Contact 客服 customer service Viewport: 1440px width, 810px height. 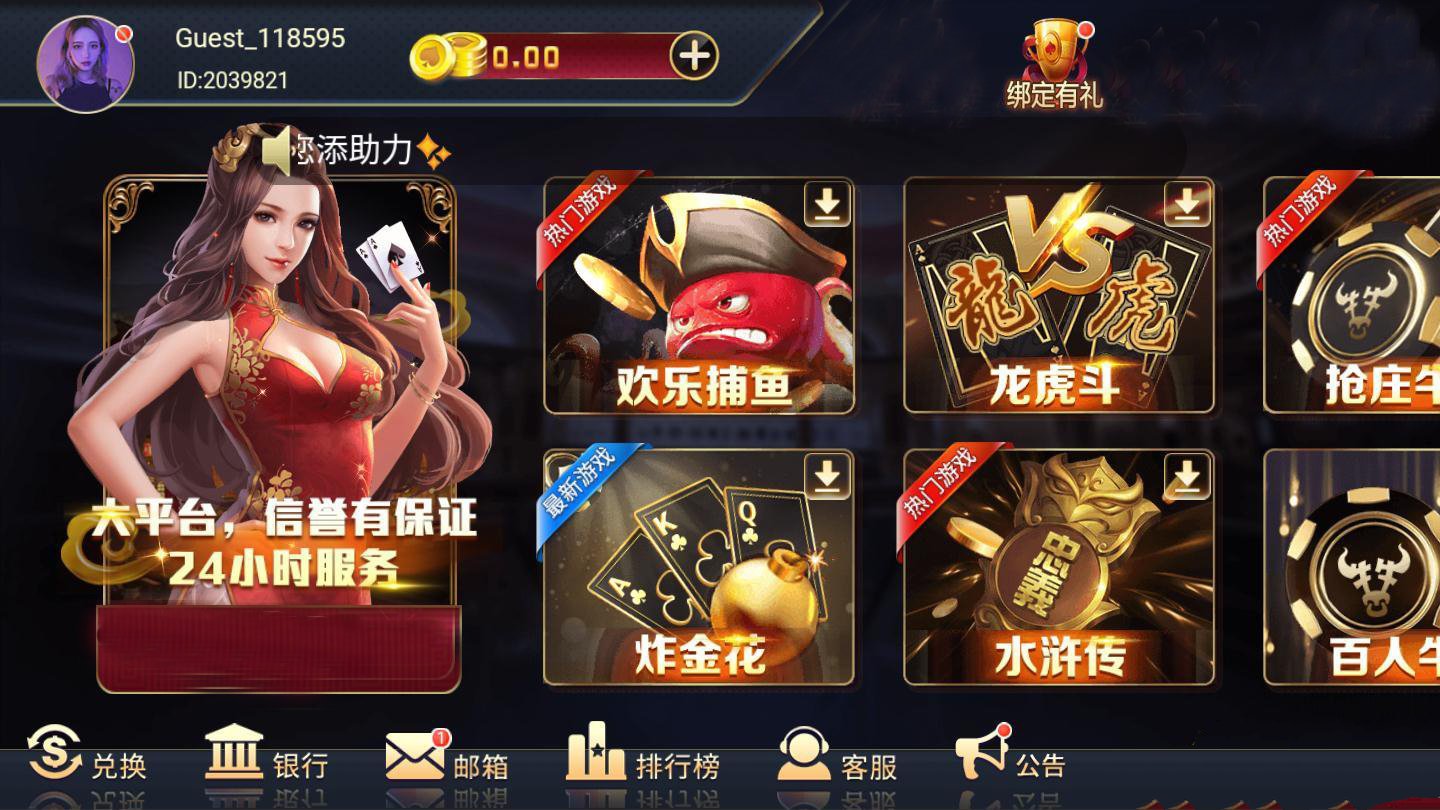840,765
